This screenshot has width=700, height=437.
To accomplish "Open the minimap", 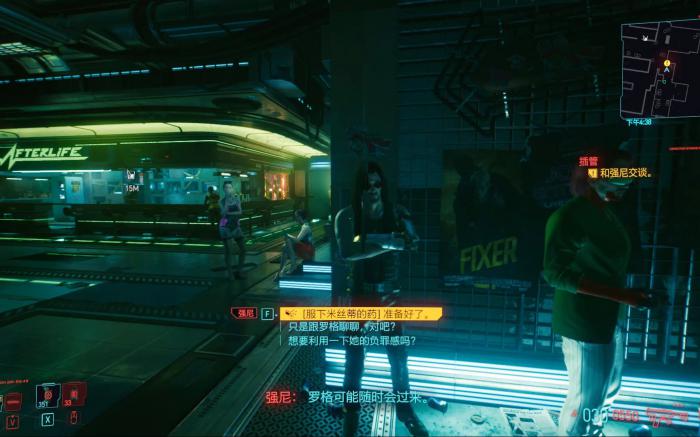I will point(657,68).
